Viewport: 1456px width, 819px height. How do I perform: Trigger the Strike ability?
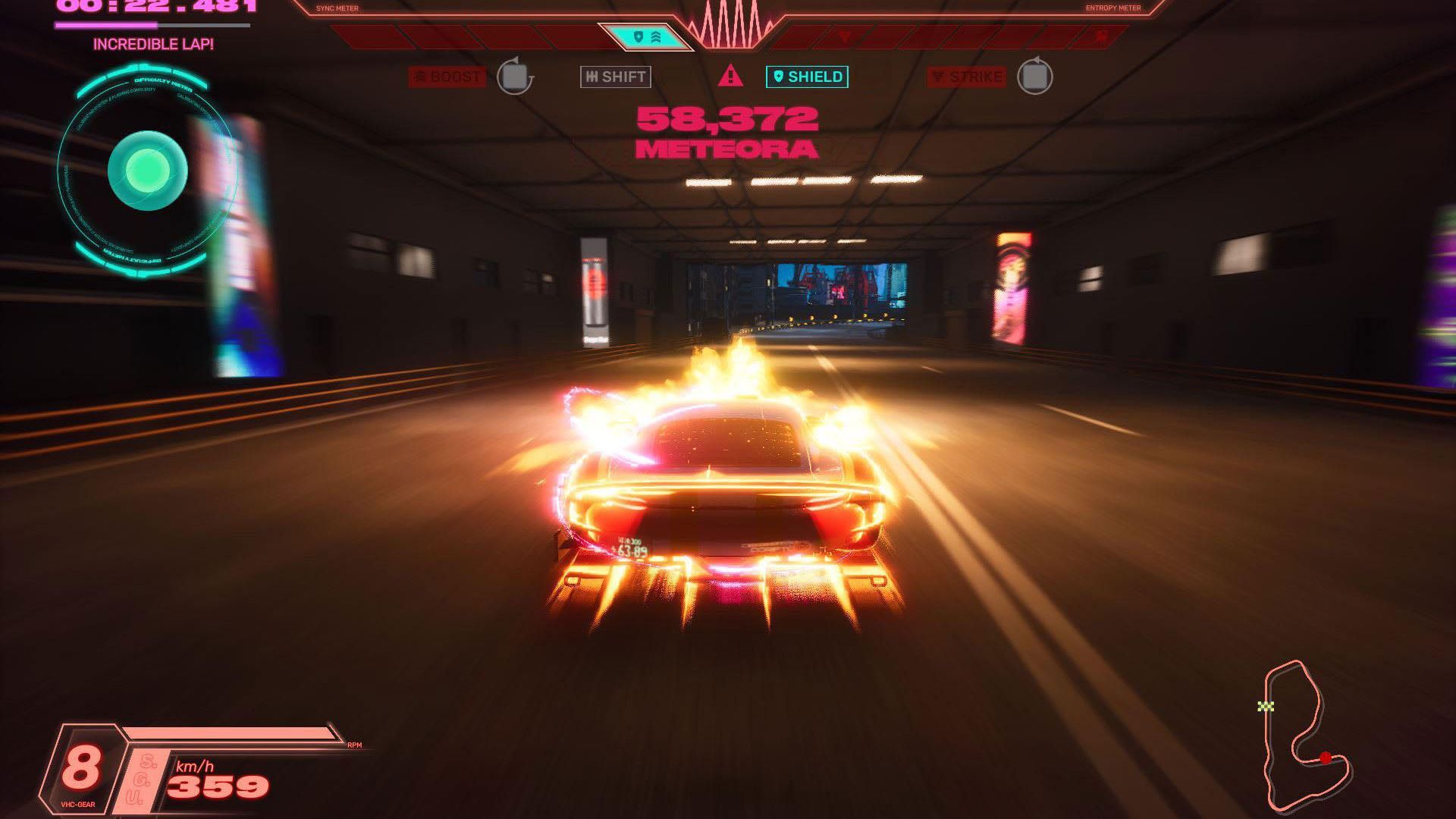(967, 77)
